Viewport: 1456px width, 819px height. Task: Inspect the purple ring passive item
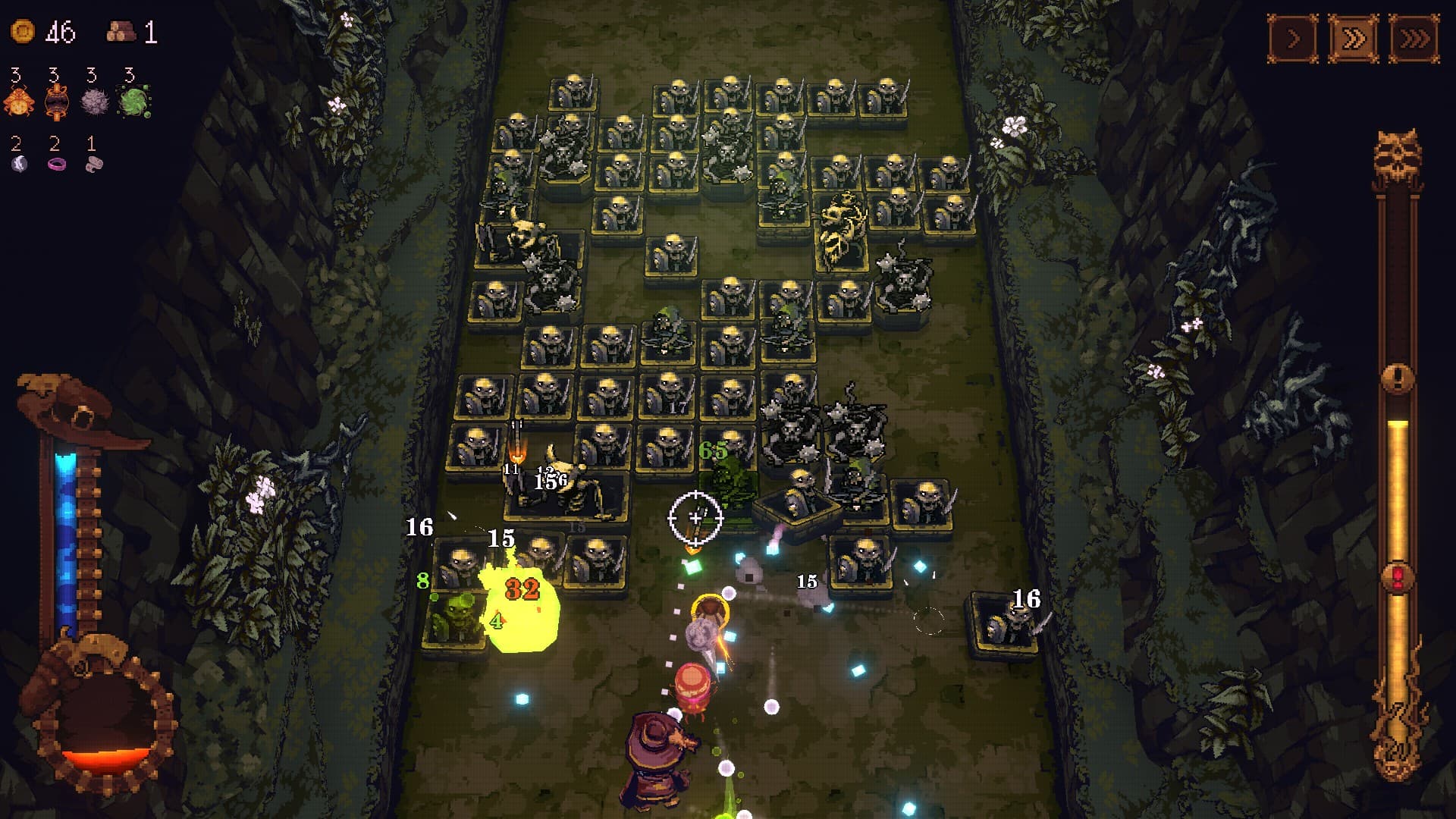57,163
